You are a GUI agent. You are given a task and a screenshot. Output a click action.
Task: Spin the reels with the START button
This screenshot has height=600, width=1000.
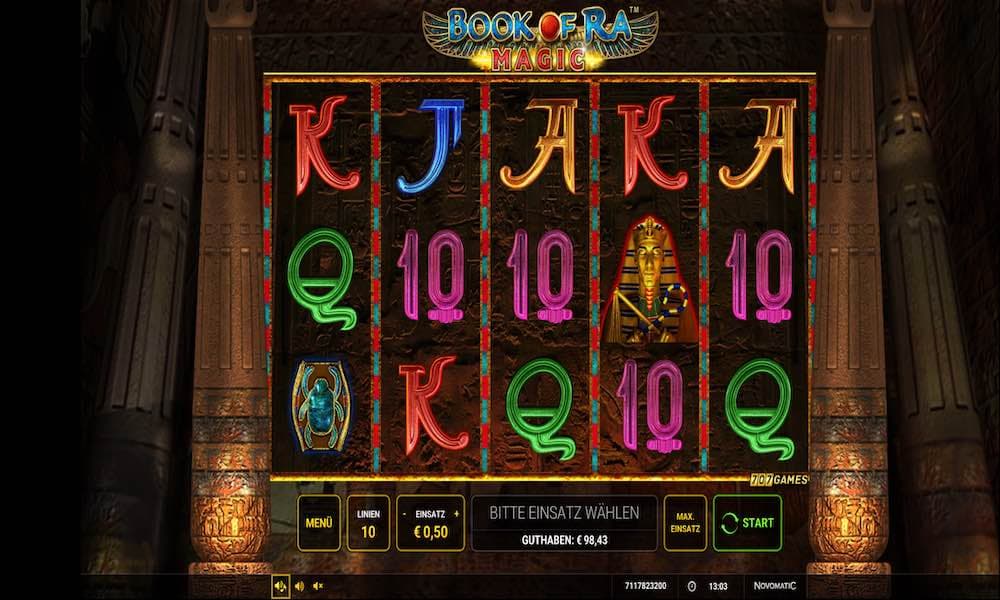[x=748, y=522]
